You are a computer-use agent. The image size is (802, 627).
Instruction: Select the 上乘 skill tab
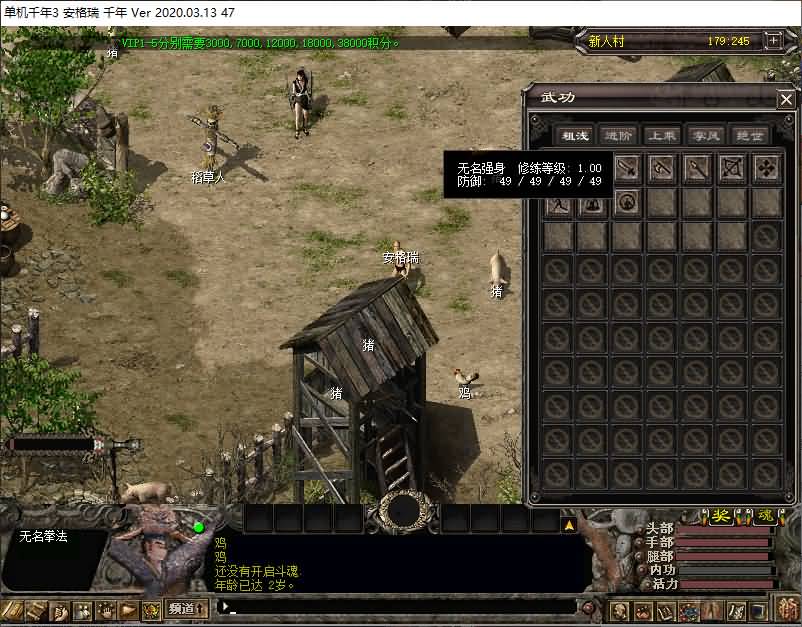(662, 136)
